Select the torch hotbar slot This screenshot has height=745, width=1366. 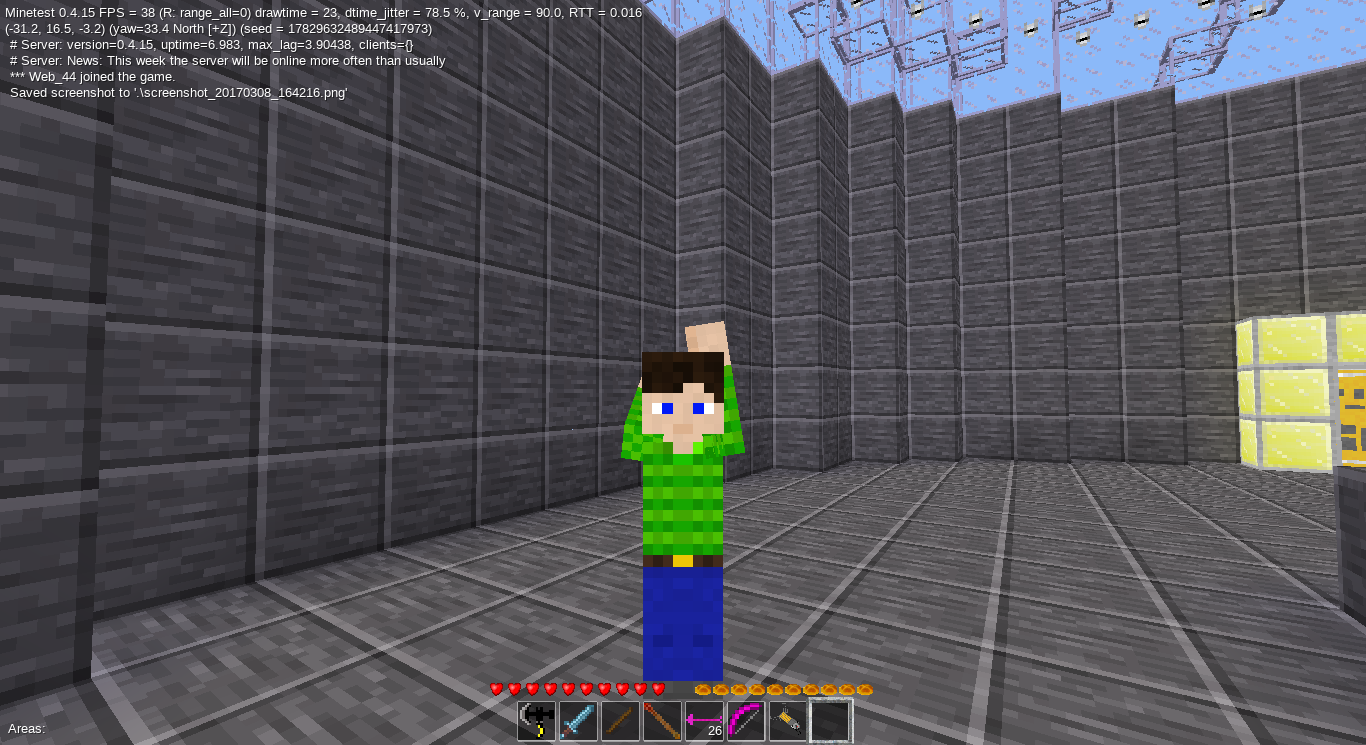664,720
